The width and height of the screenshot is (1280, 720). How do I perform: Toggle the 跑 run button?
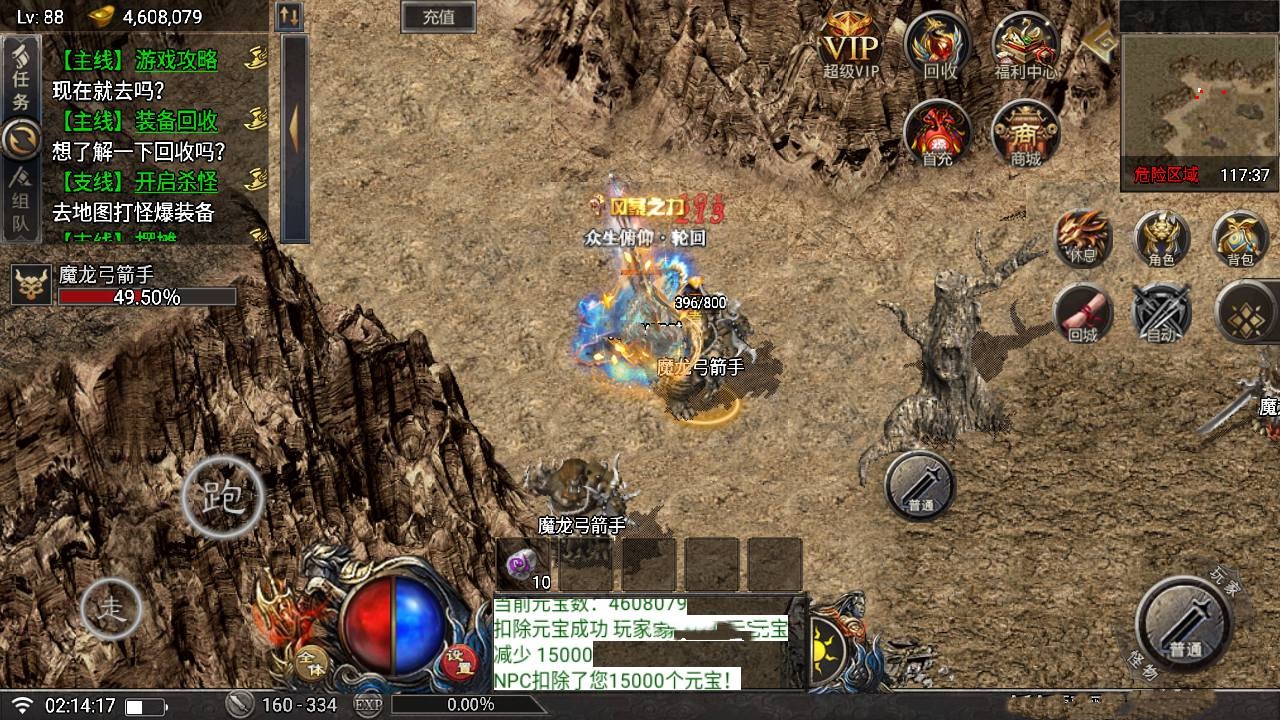pos(223,497)
